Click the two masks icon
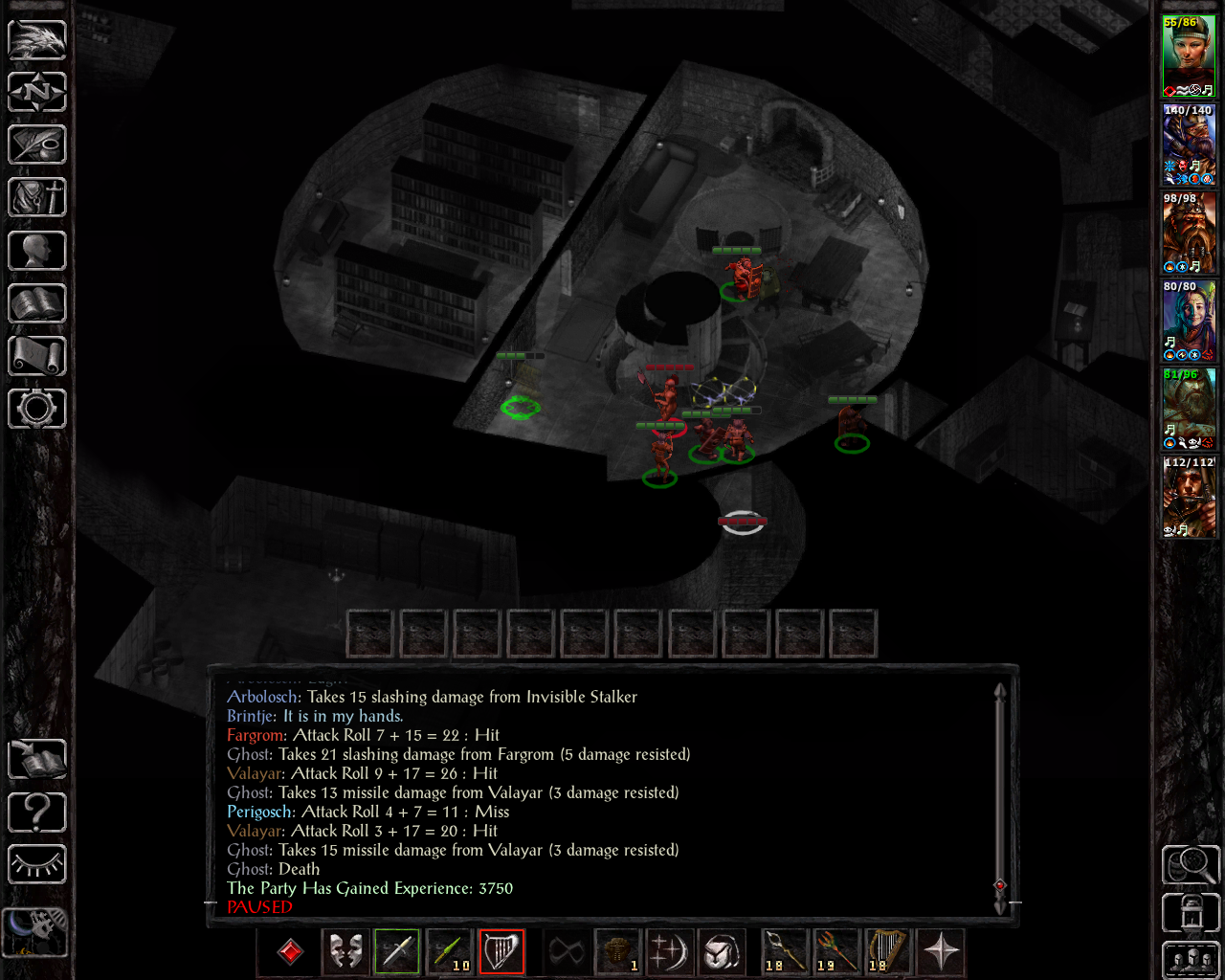Viewport: 1225px width, 980px height. (345, 951)
